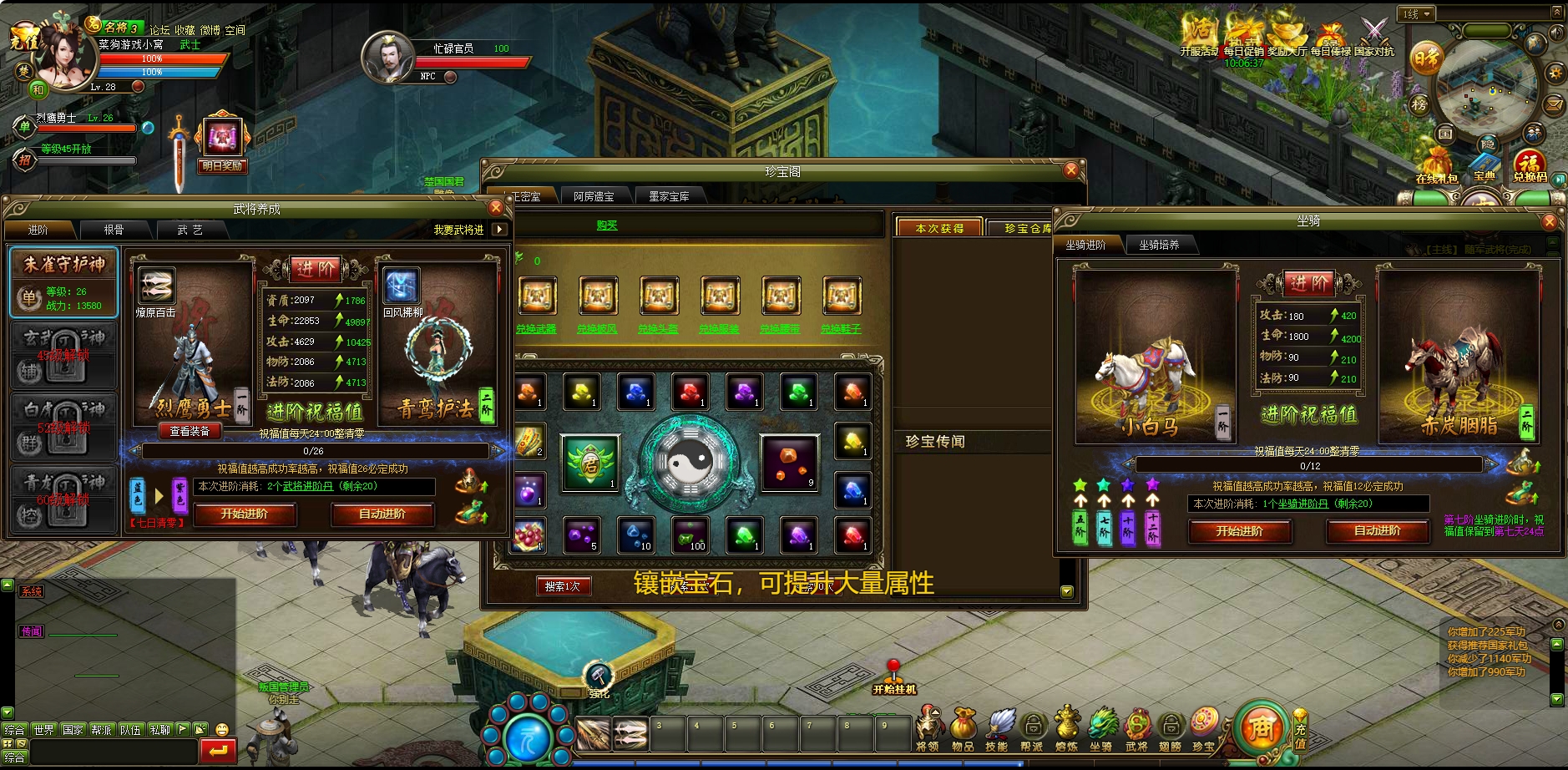
Task: Open the 阿房遗宝 treasure tab
Action: (x=594, y=197)
